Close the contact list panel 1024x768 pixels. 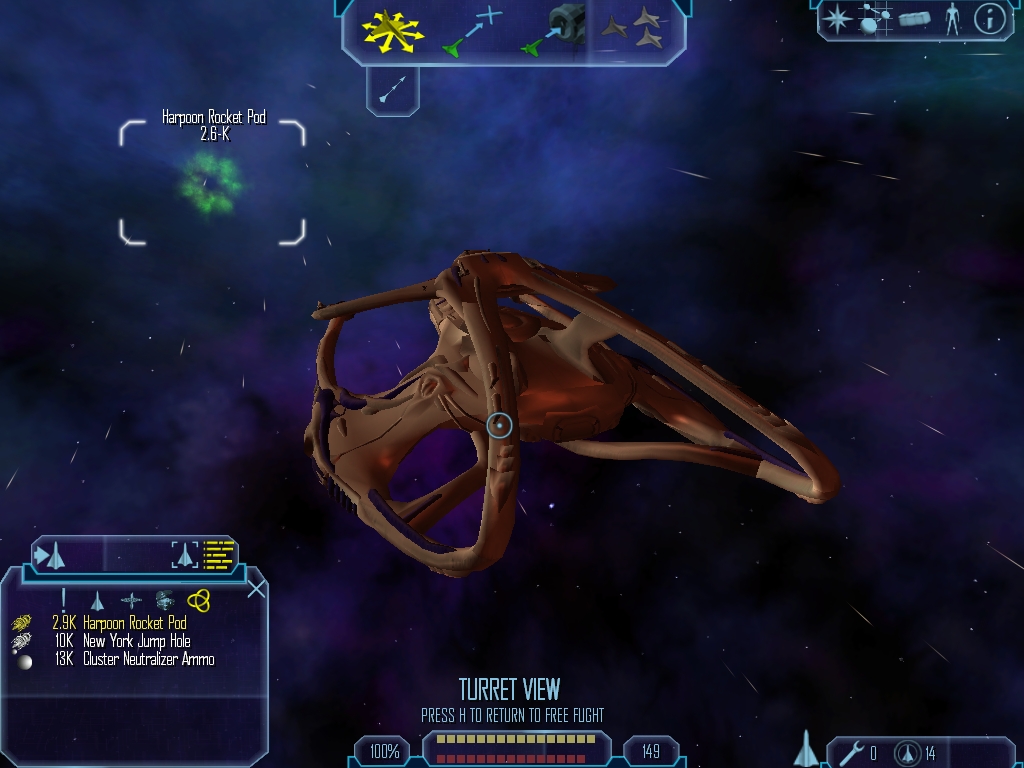[x=256, y=588]
